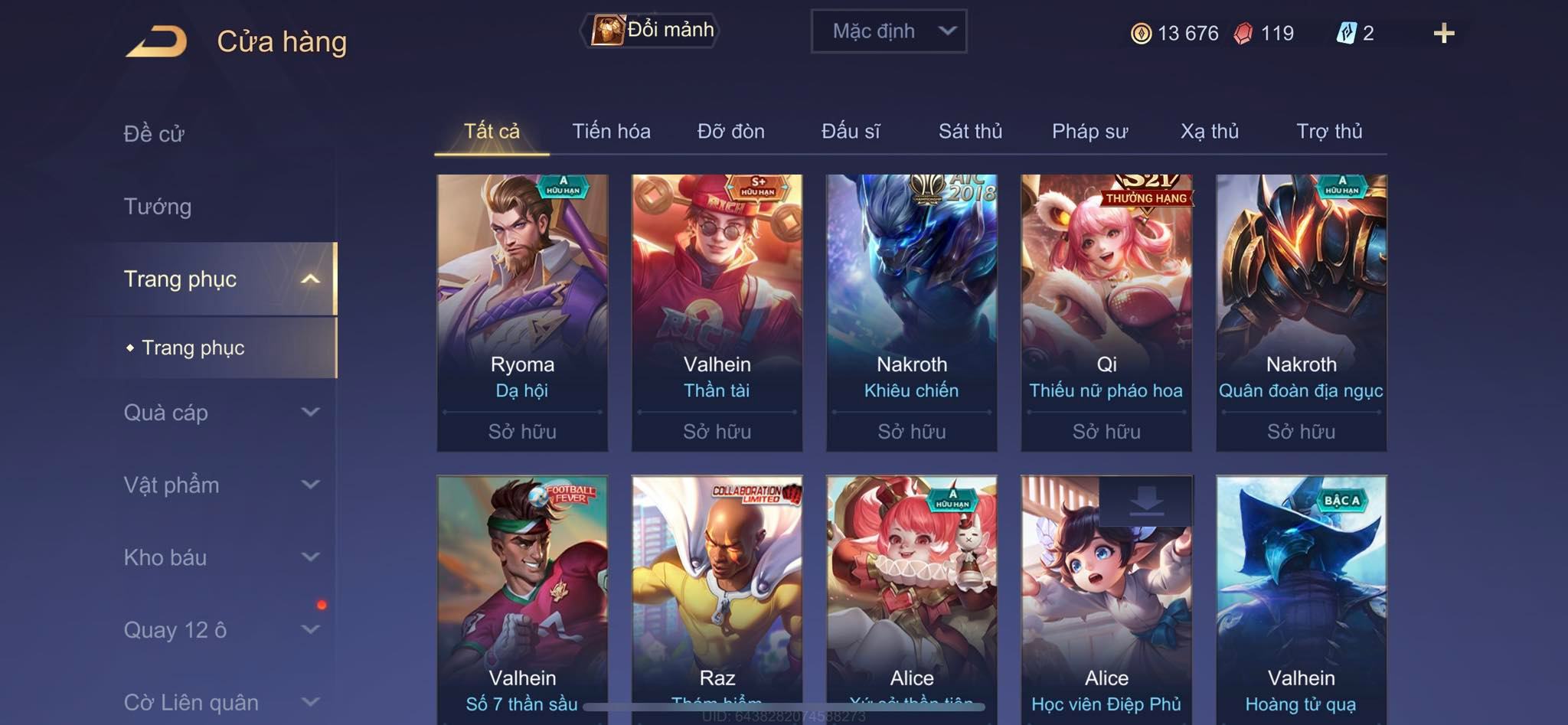The height and width of the screenshot is (725, 1568).
Task: Open the Mặc định sorting dropdown
Action: (888, 31)
